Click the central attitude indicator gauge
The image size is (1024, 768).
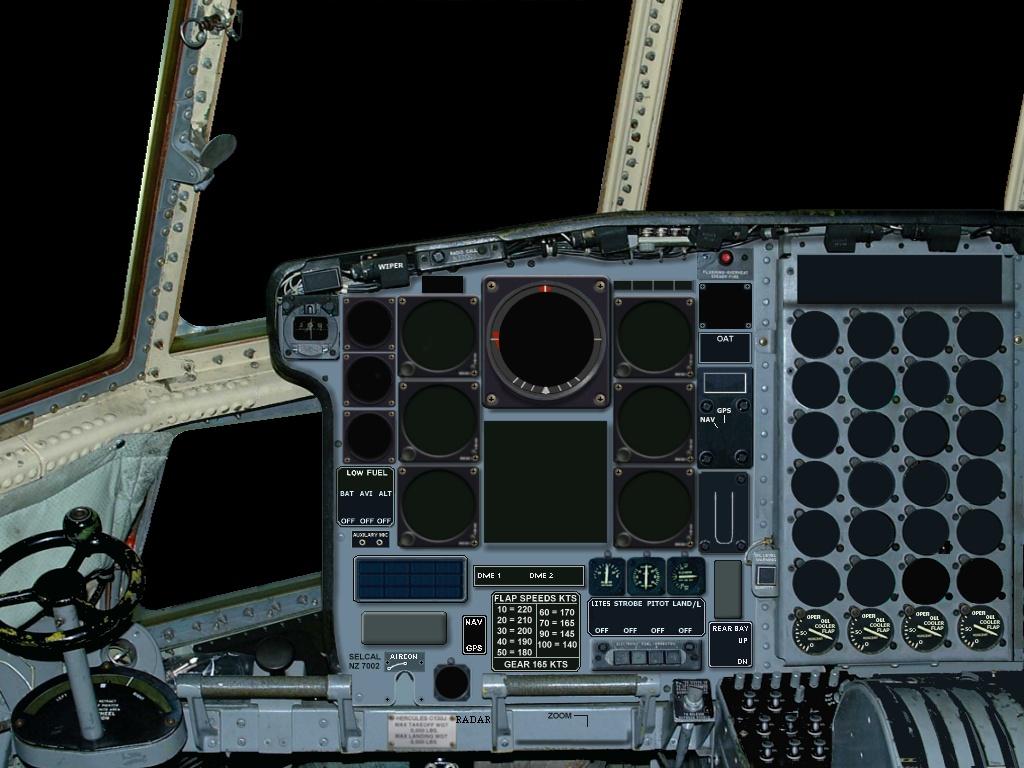[546, 341]
